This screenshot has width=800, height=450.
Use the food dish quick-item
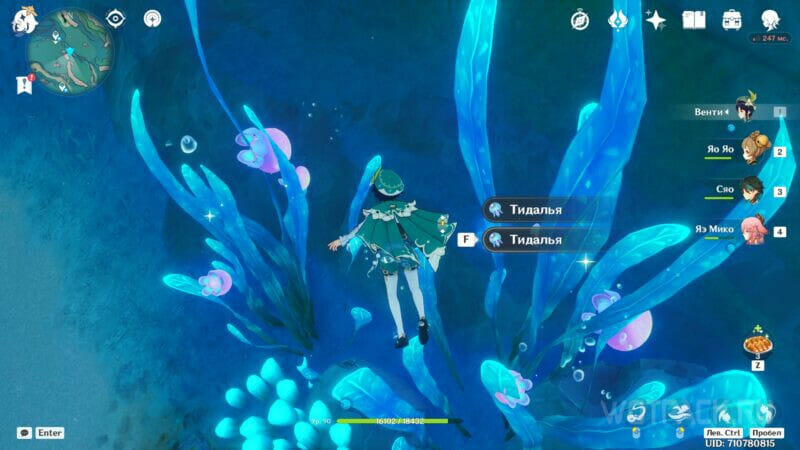755,345
